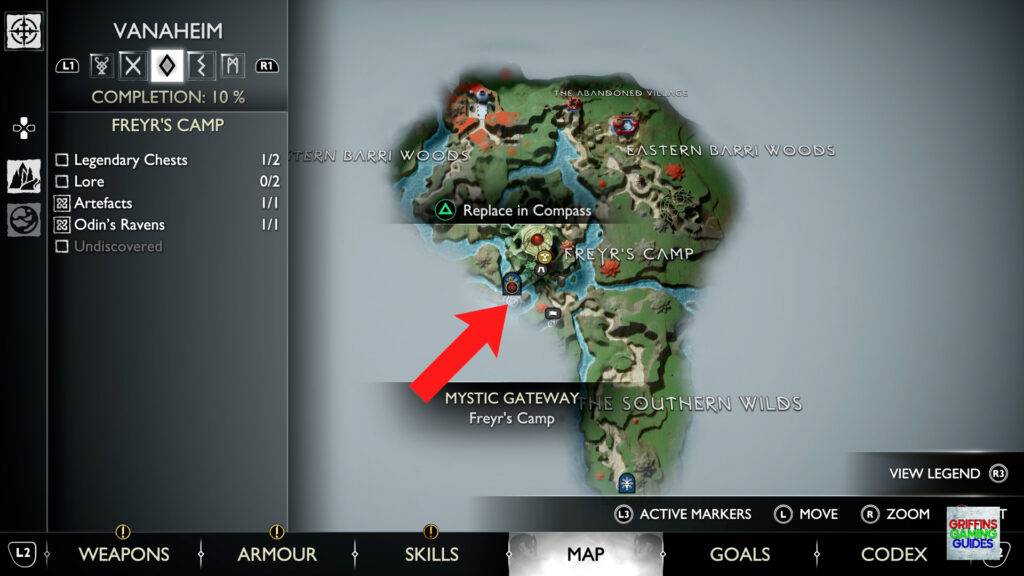Switch to the Weapons tab
Viewport: 1024px width, 576px height.
pos(123,554)
